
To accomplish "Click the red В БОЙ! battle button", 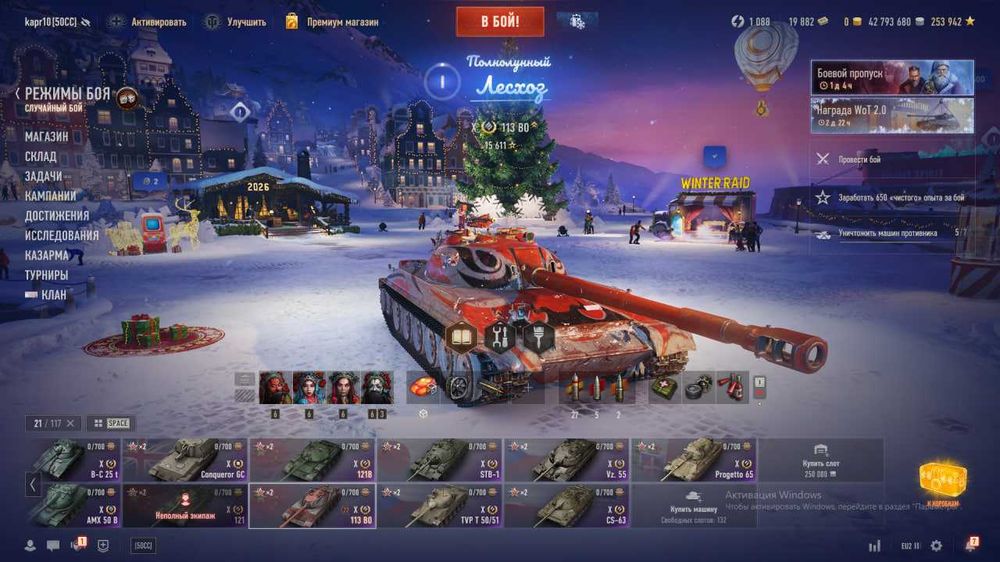I will pos(500,21).
